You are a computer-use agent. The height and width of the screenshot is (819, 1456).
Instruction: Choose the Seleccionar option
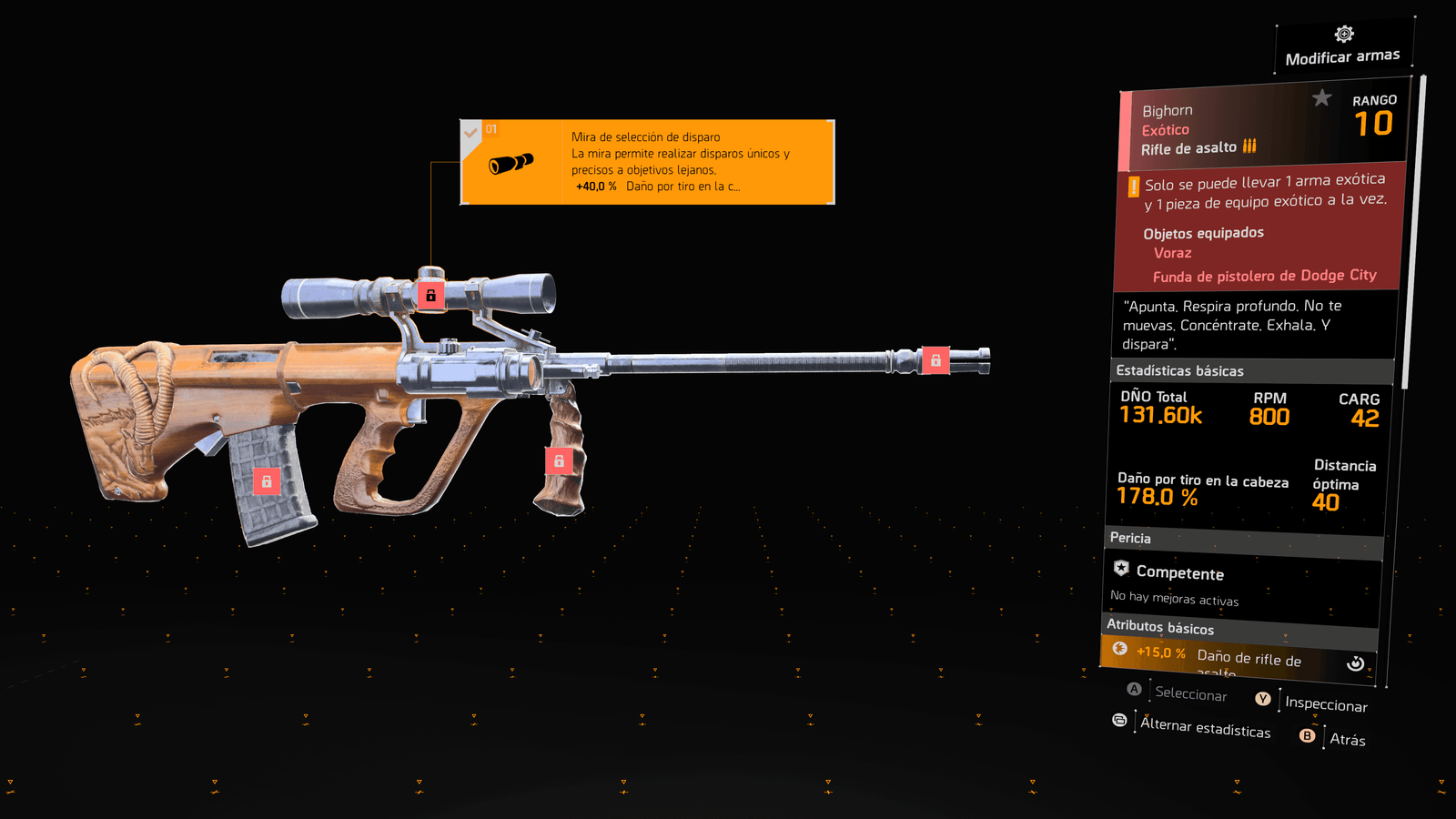[1190, 694]
